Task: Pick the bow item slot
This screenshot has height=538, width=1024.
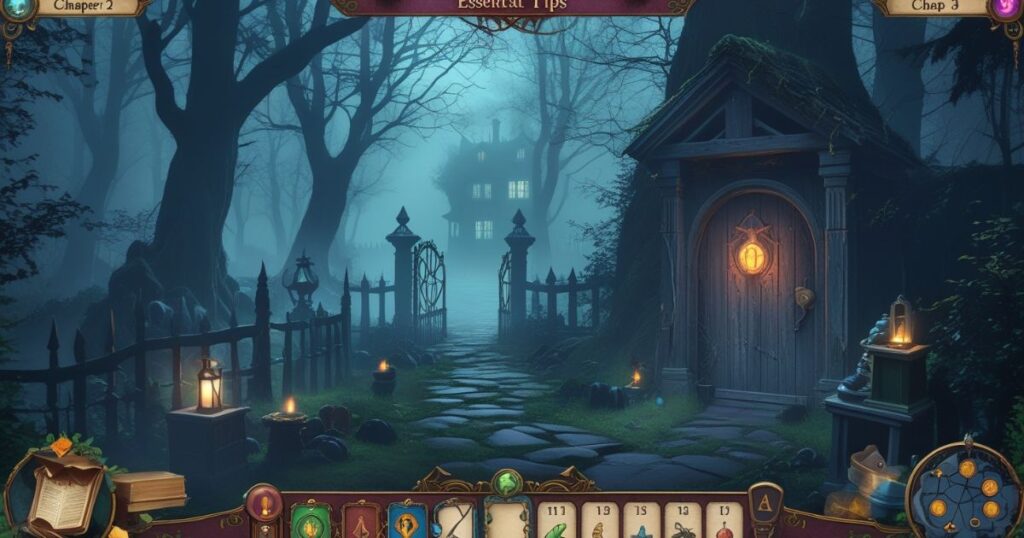Action: point(454,520)
